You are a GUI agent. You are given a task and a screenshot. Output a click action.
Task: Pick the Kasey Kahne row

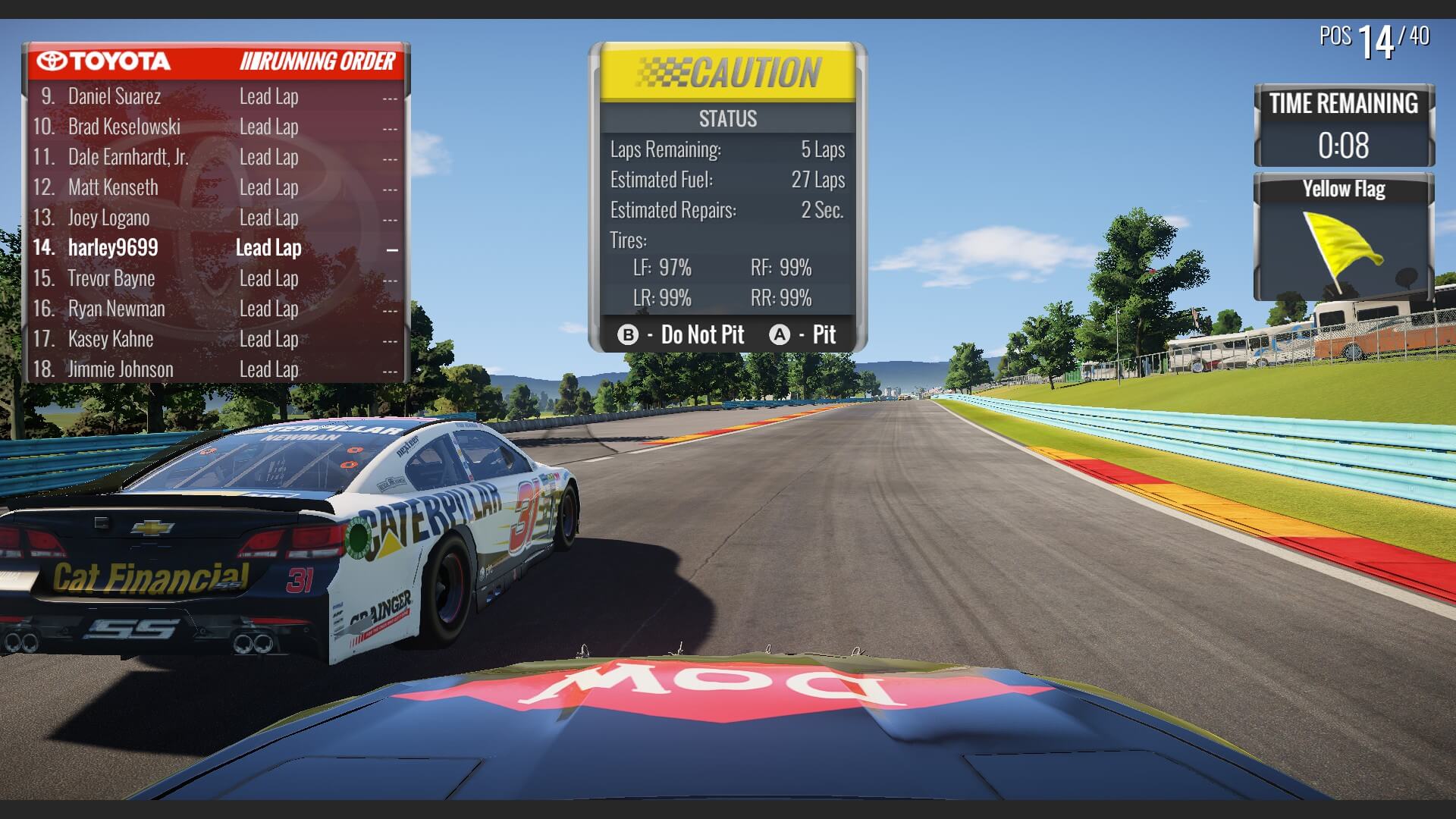pos(111,339)
